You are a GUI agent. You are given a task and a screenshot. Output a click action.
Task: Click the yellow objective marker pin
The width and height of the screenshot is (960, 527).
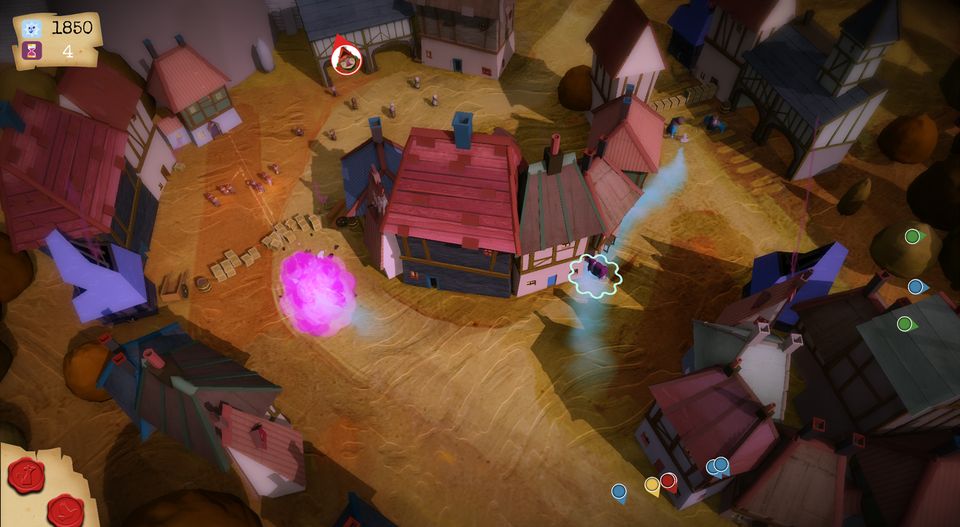pos(652,485)
